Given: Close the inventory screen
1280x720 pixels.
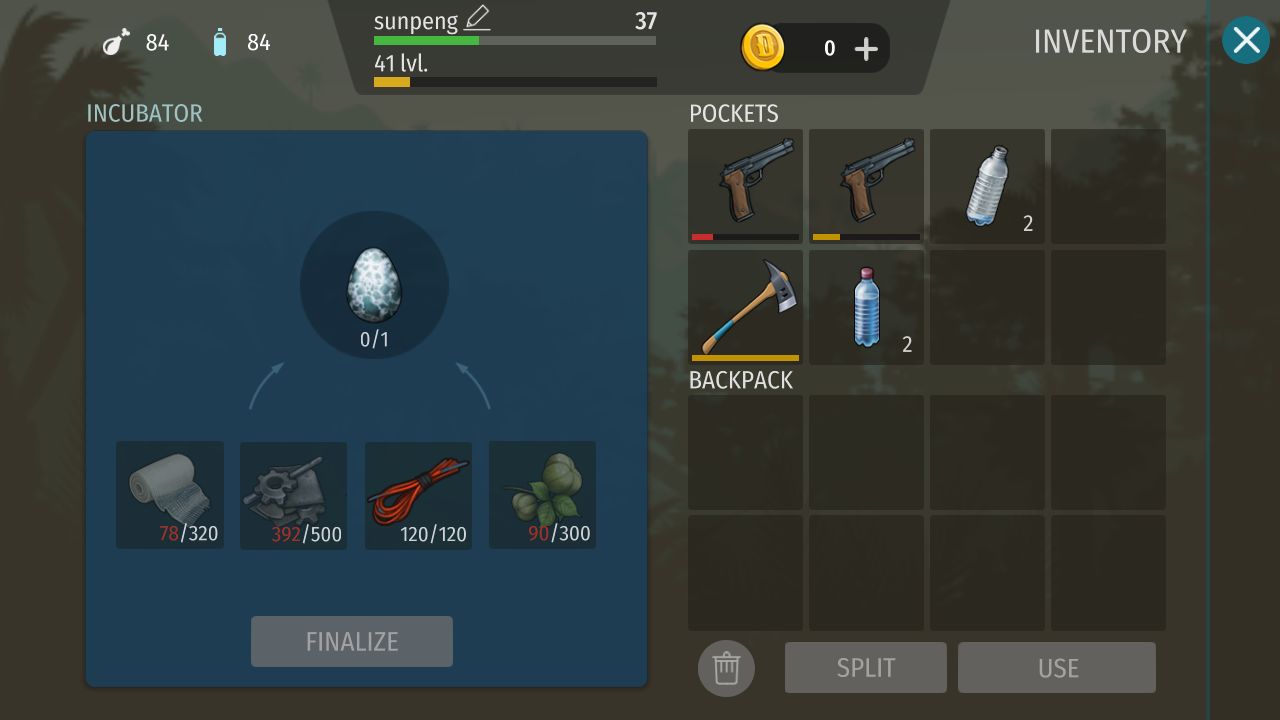Looking at the screenshot, I should (x=1245, y=41).
